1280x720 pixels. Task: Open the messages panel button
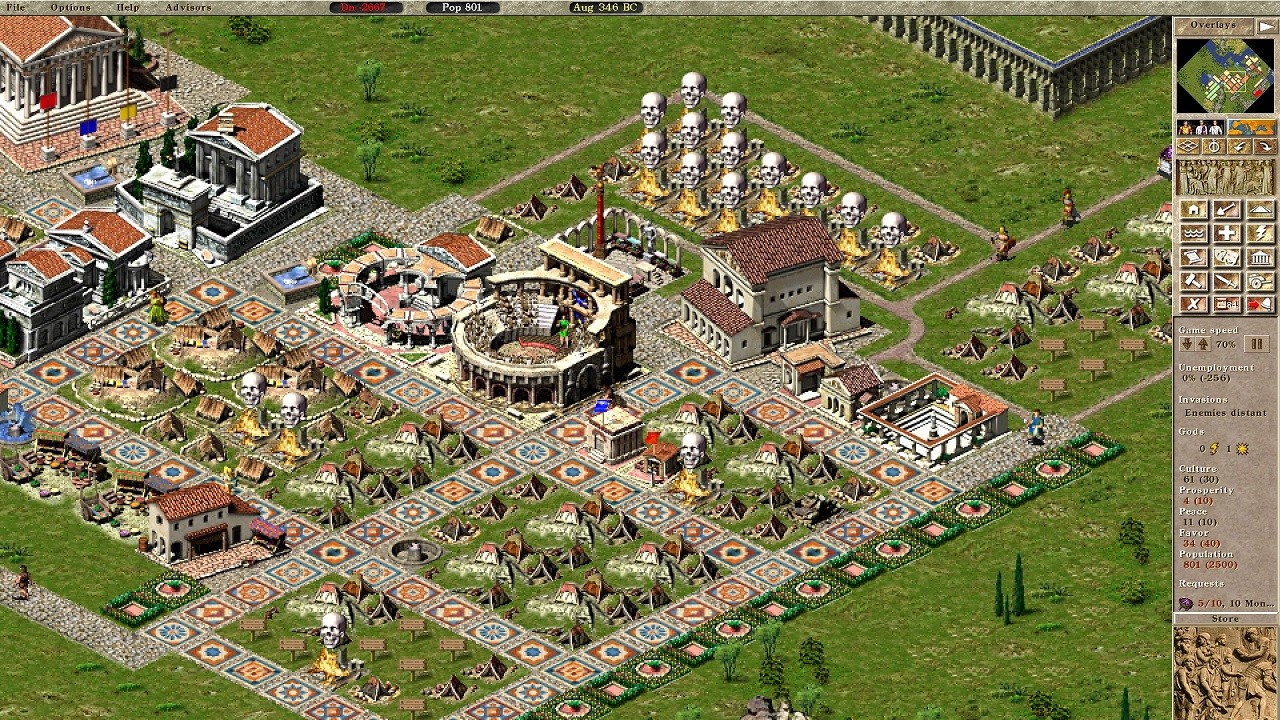1228,303
